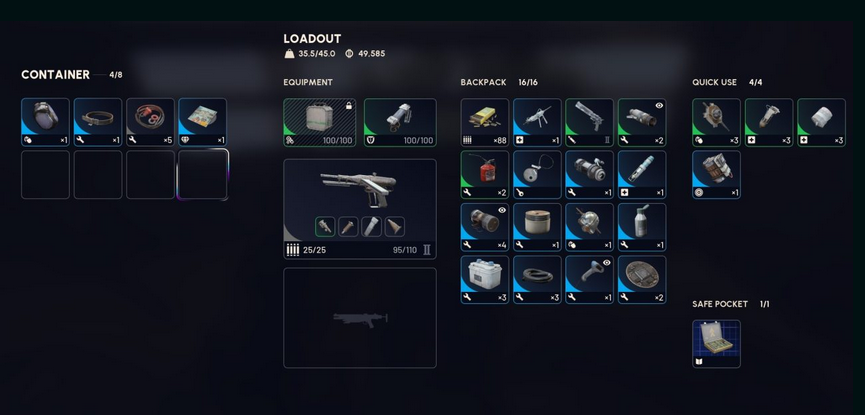Select the syringe injector in backpack
This screenshot has height=415, width=865.
tap(642, 174)
